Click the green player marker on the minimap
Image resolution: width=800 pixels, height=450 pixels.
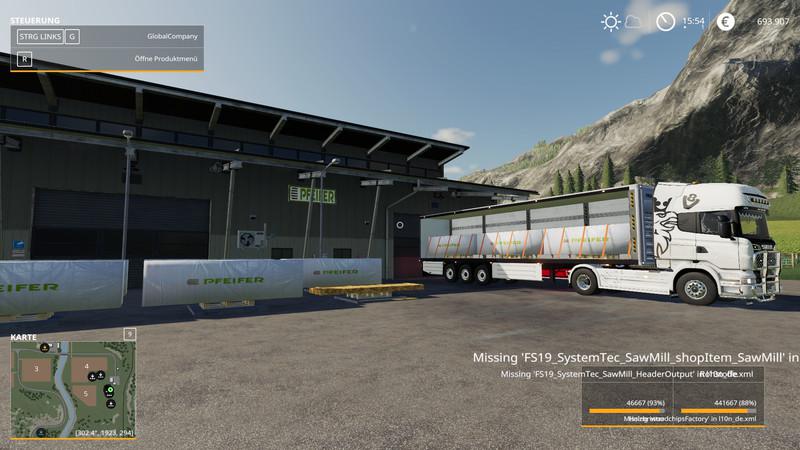pyautogui.click(x=108, y=389)
